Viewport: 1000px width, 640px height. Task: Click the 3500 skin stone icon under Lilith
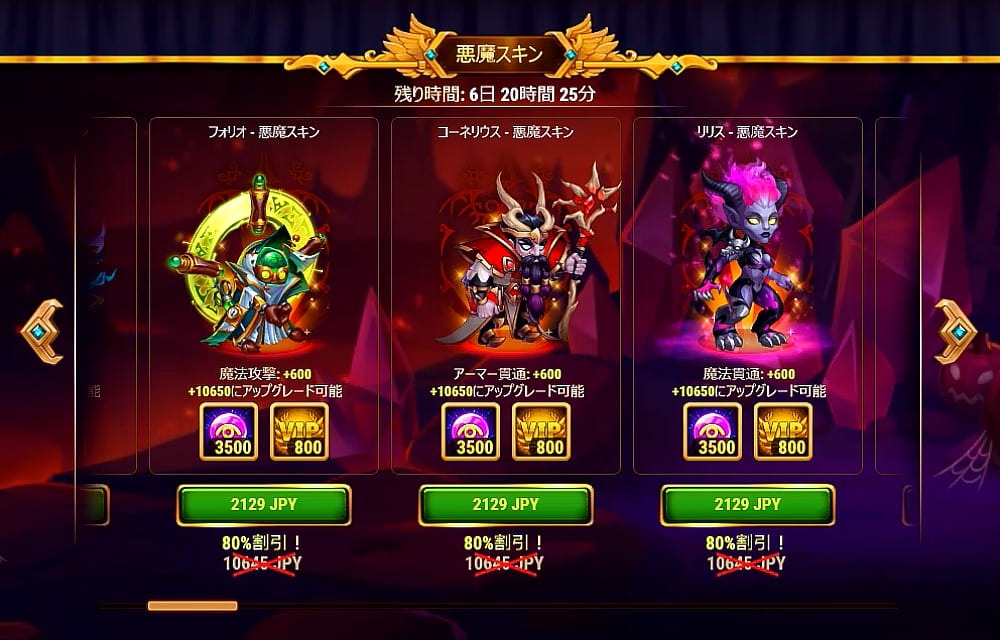click(x=713, y=432)
